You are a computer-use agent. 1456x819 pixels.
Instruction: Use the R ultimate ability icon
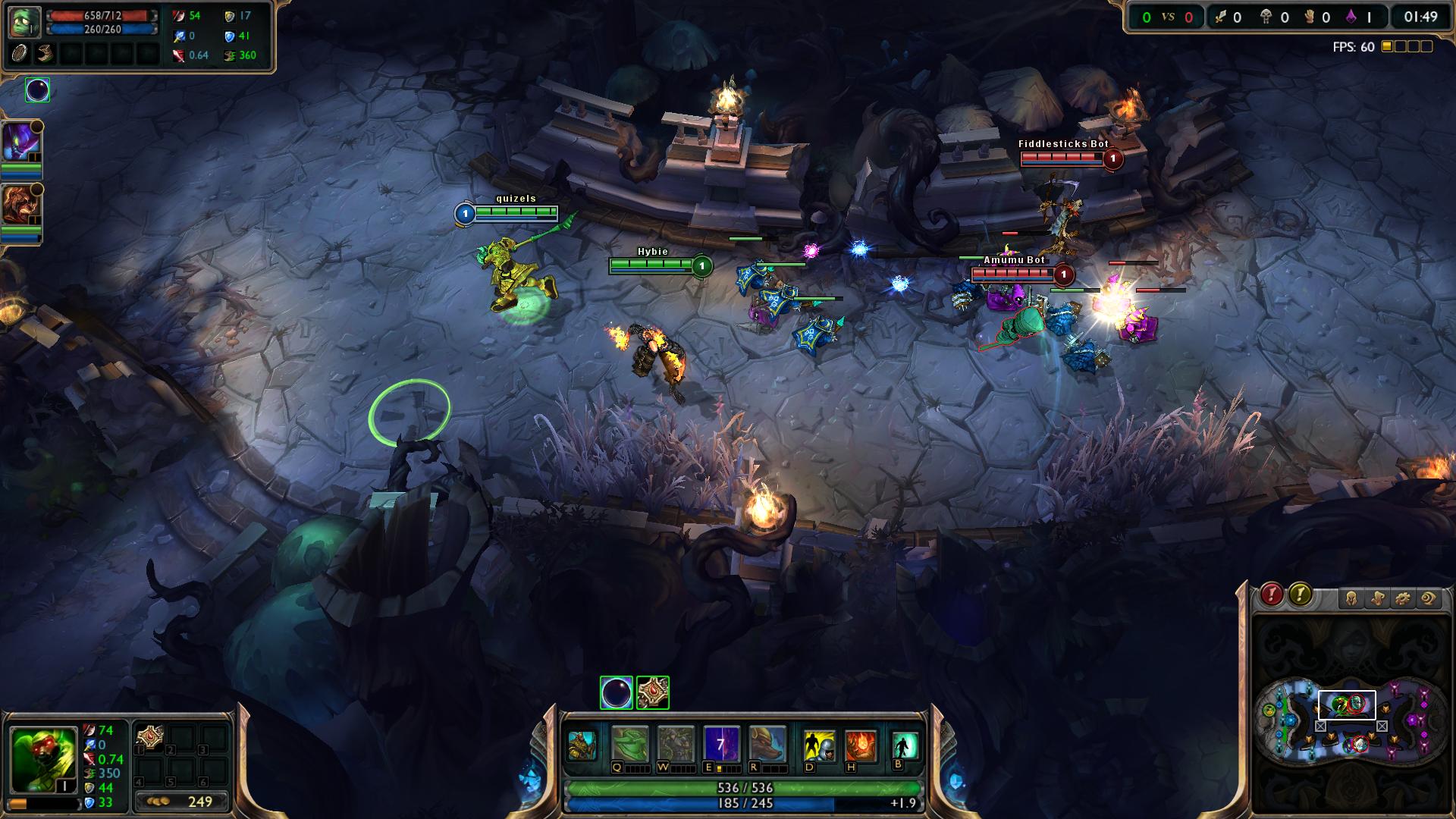click(x=767, y=744)
